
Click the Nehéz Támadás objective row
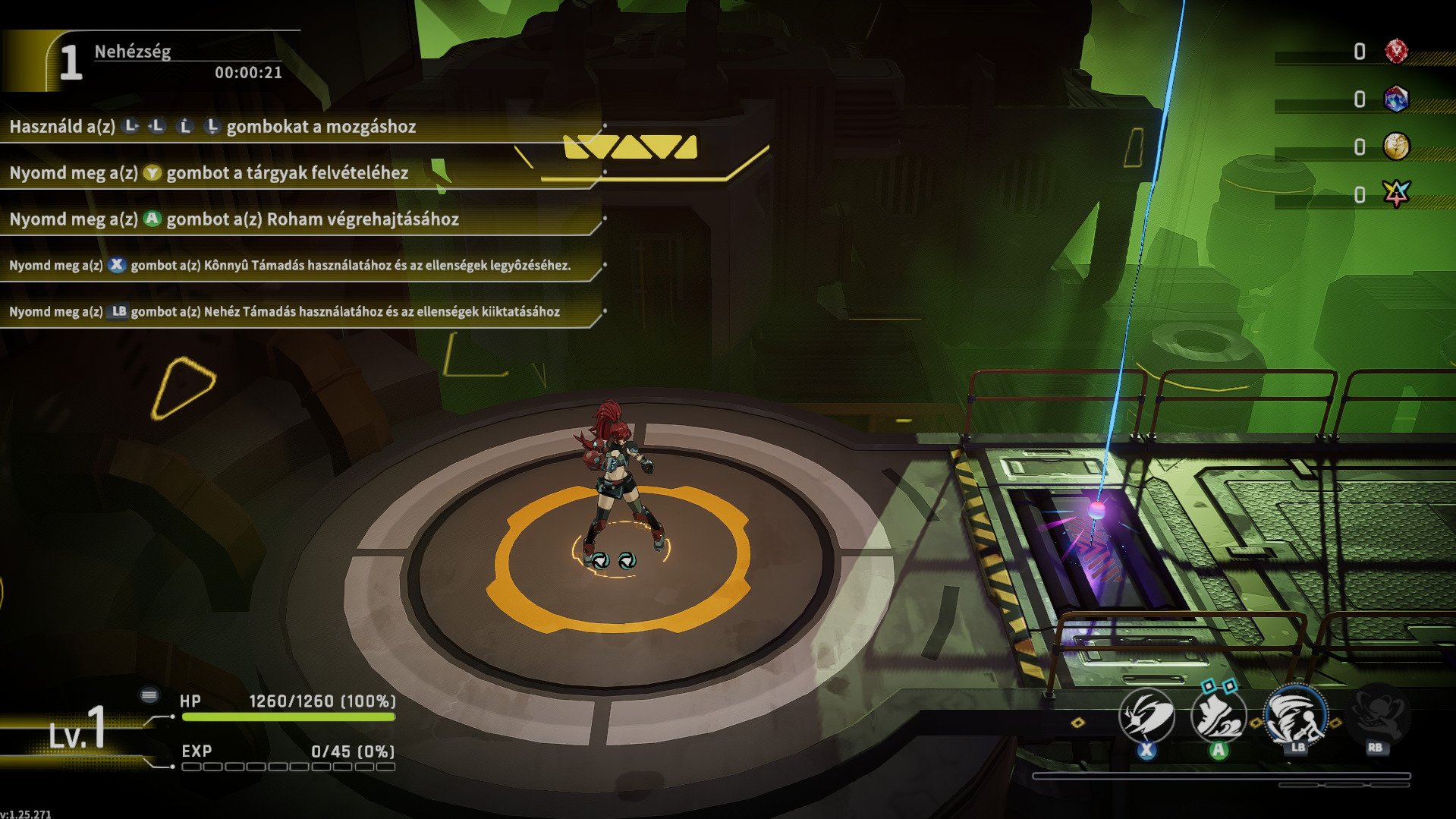coord(296,312)
